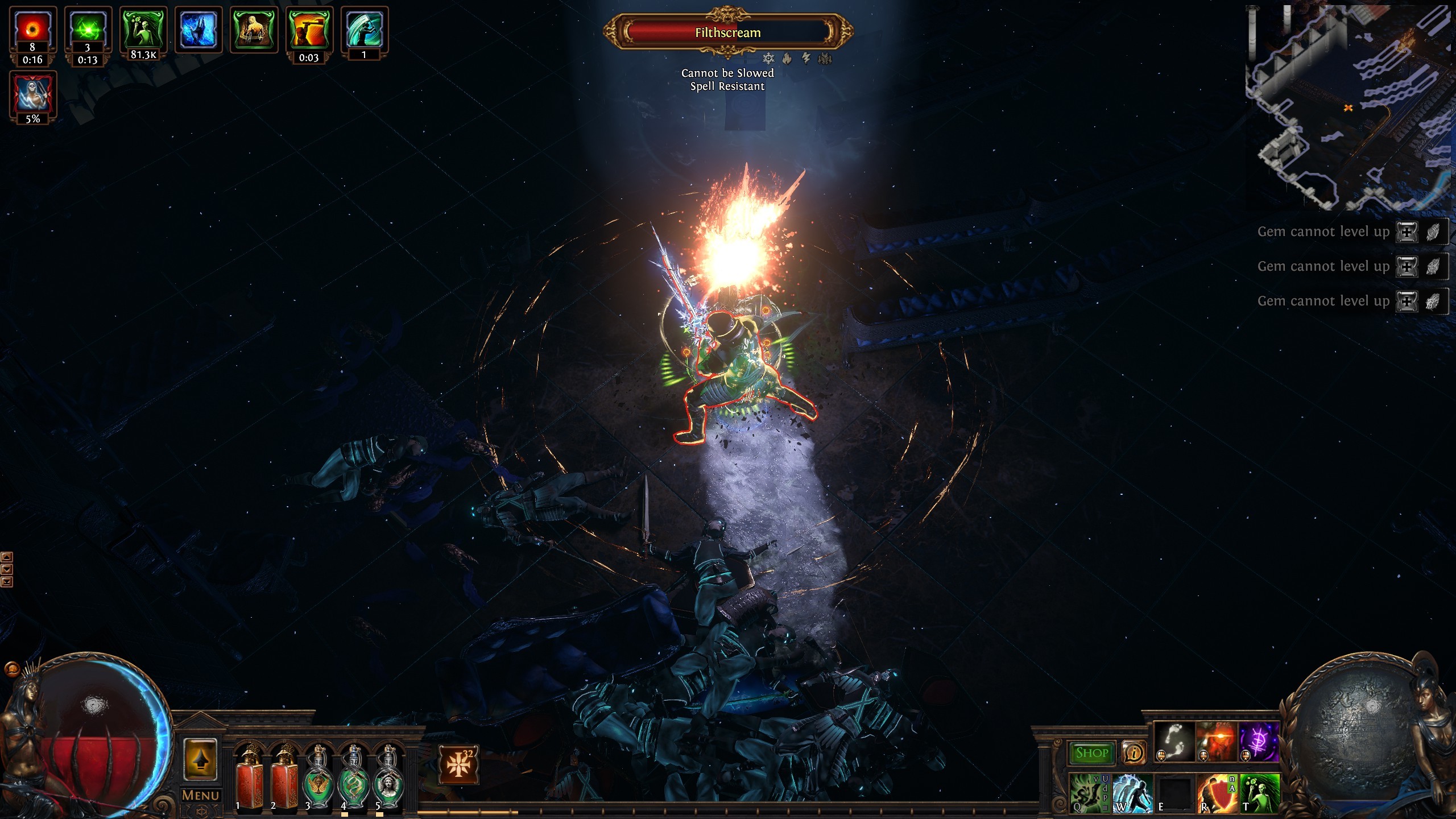The width and height of the screenshot is (1456, 819).
Task: Activate the blue dash skill on W
Action: coord(1132,792)
